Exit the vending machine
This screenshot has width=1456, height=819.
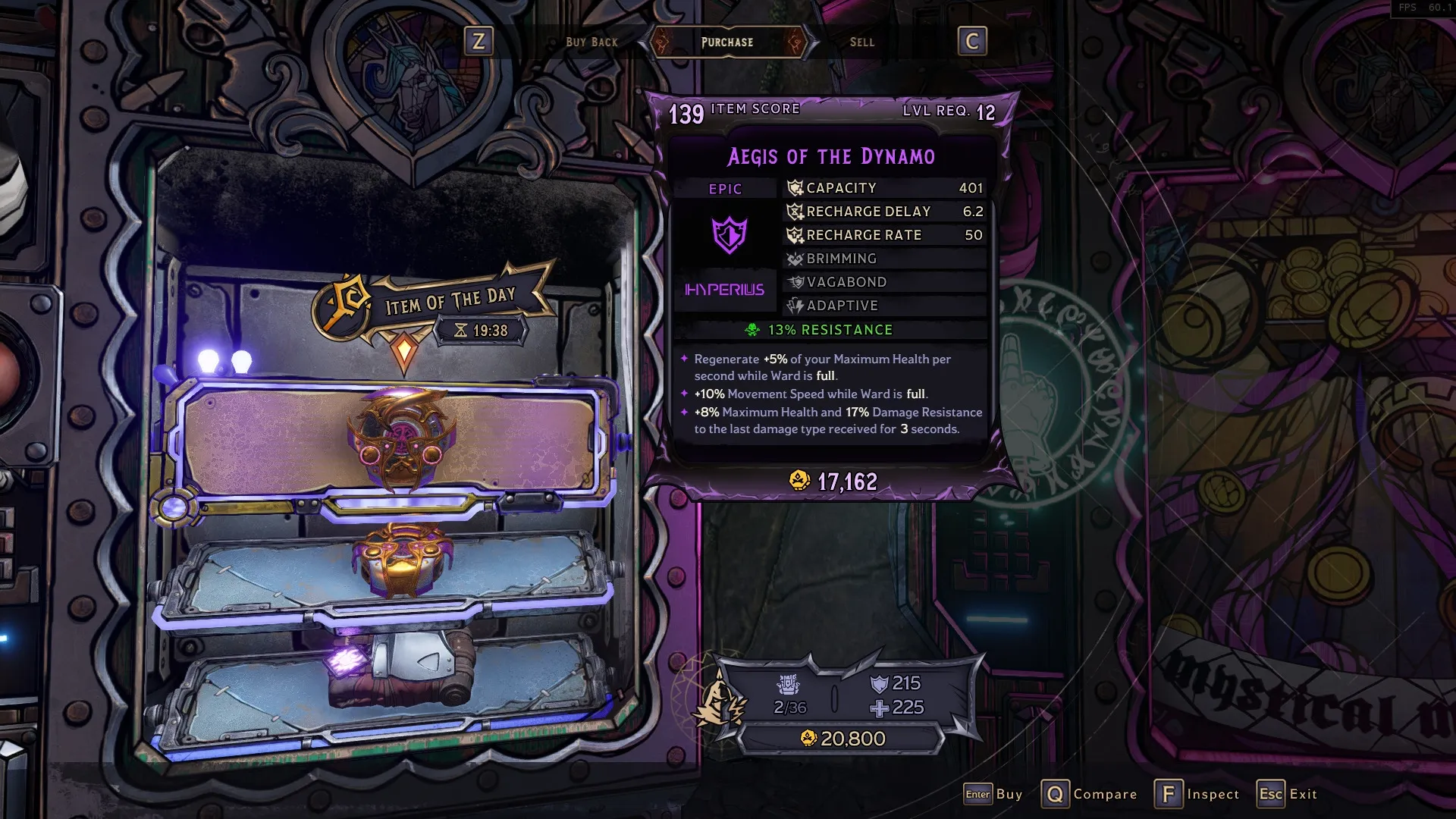pos(1287,794)
